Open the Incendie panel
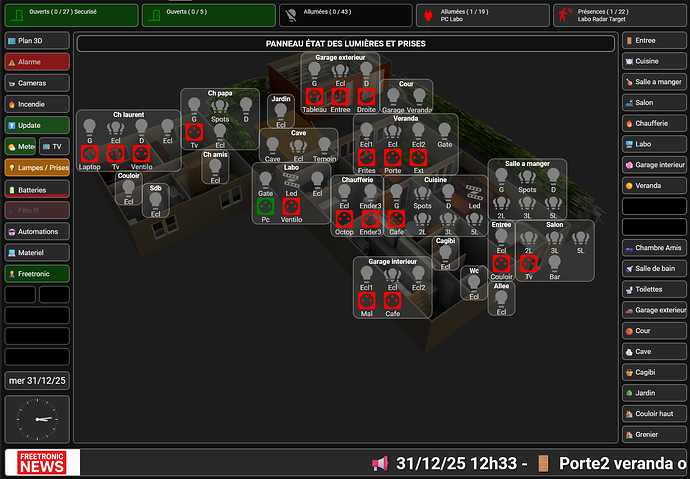Viewport: 690px width, 479px height. 37,103
